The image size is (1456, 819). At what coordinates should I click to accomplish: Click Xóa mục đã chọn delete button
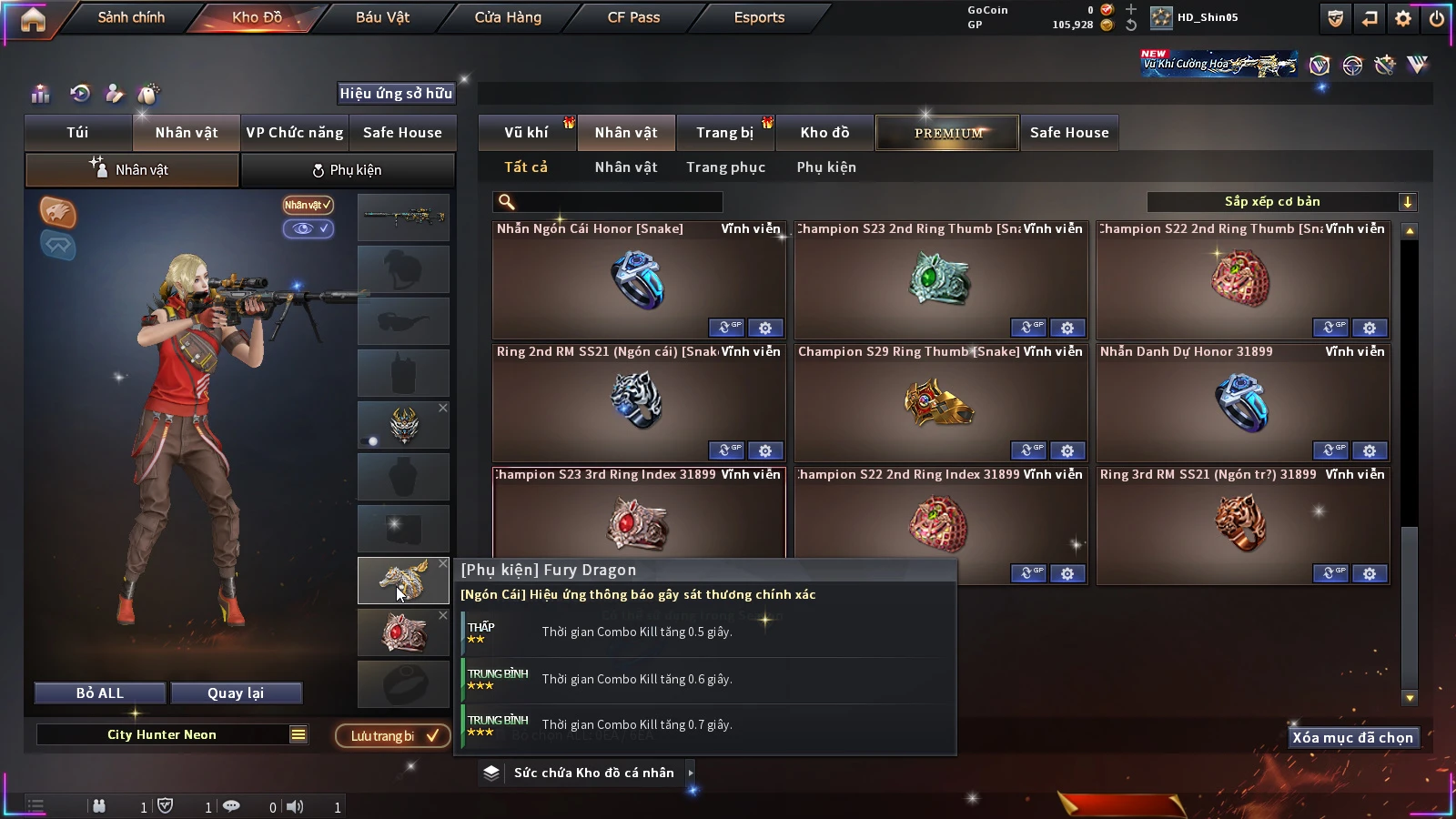(1352, 738)
